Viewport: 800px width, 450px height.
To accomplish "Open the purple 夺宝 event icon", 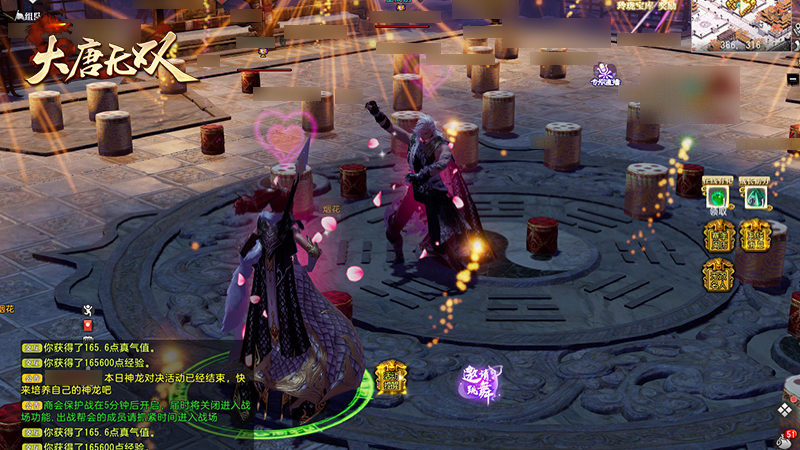I will pyautogui.click(x=604, y=74).
